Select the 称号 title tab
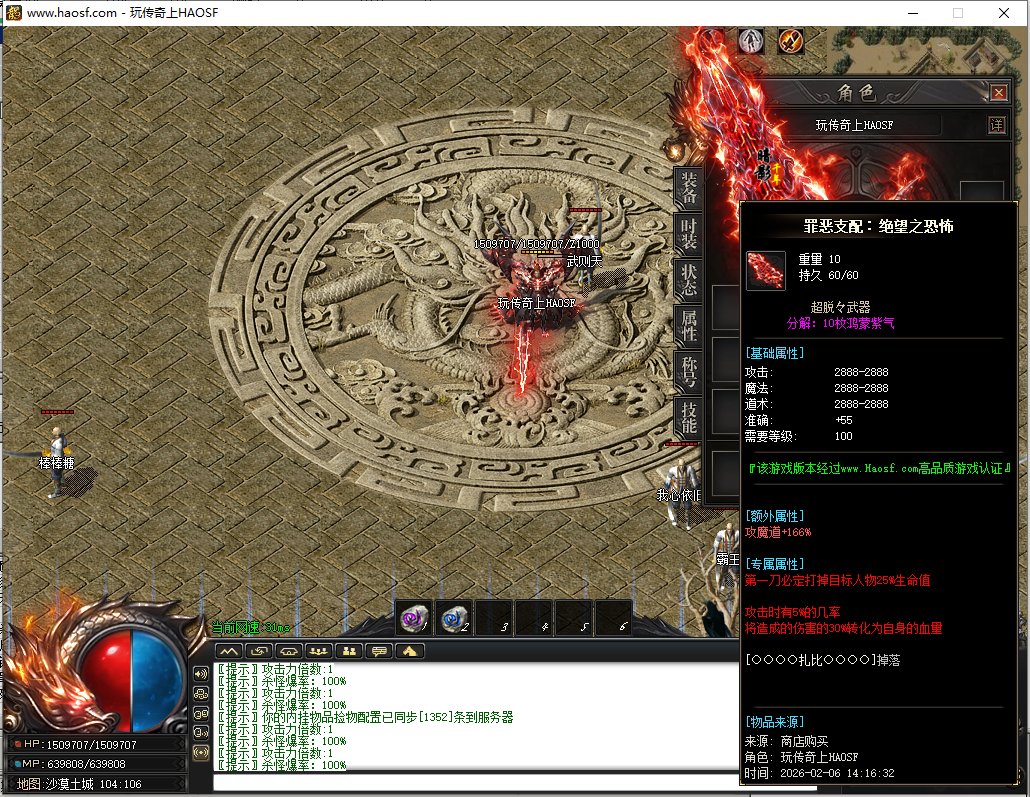This screenshot has height=797, width=1030. tap(688, 371)
